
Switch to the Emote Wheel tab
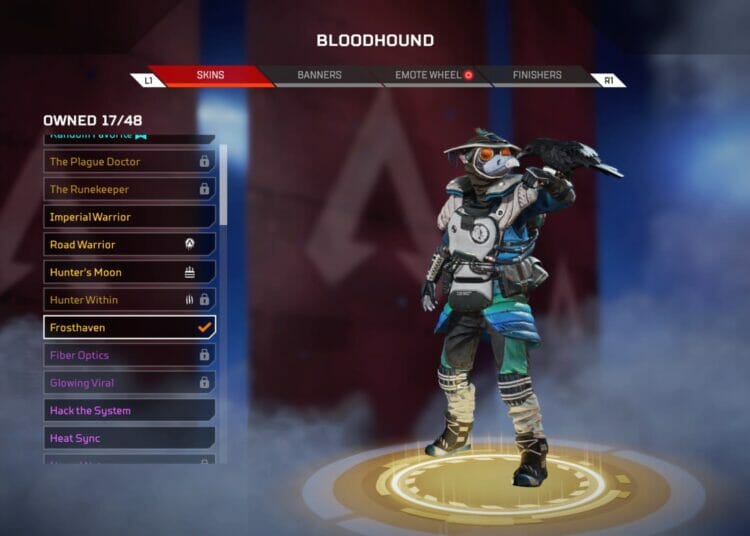click(430, 75)
